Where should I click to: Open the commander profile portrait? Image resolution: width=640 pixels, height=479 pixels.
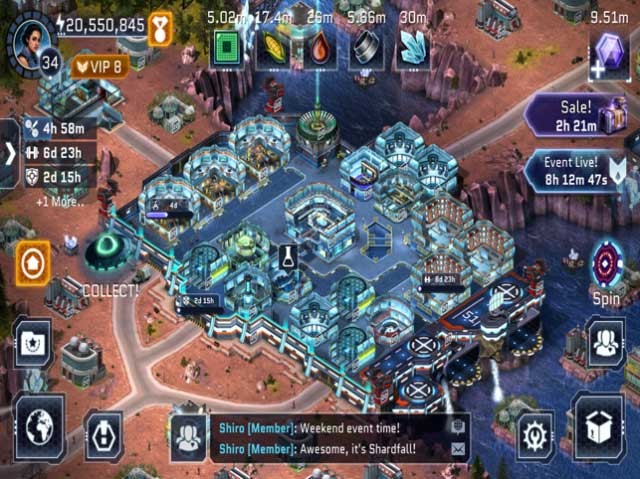click(x=29, y=36)
